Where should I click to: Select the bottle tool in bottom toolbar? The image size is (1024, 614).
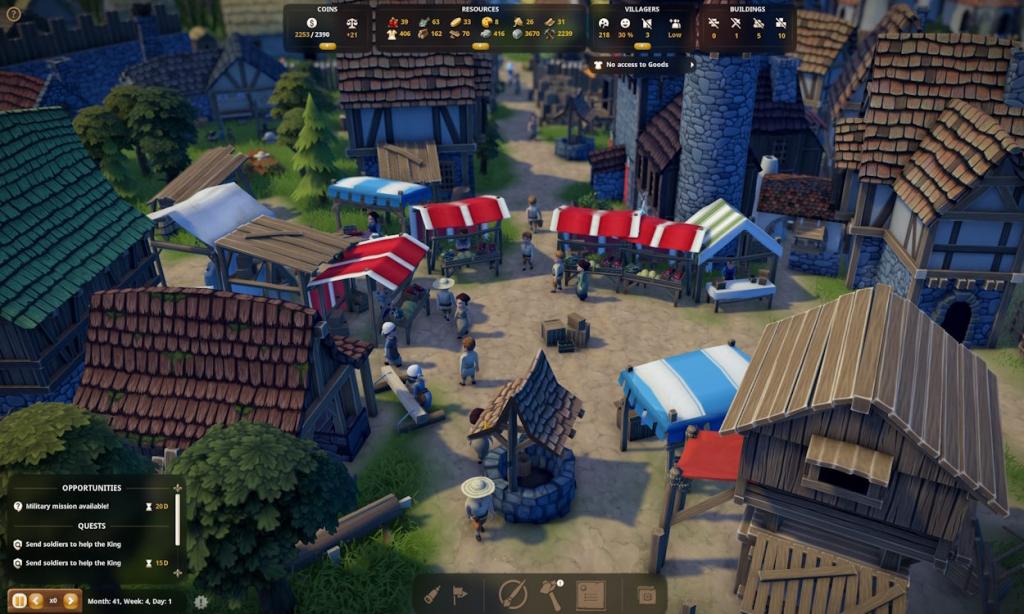coord(431,594)
